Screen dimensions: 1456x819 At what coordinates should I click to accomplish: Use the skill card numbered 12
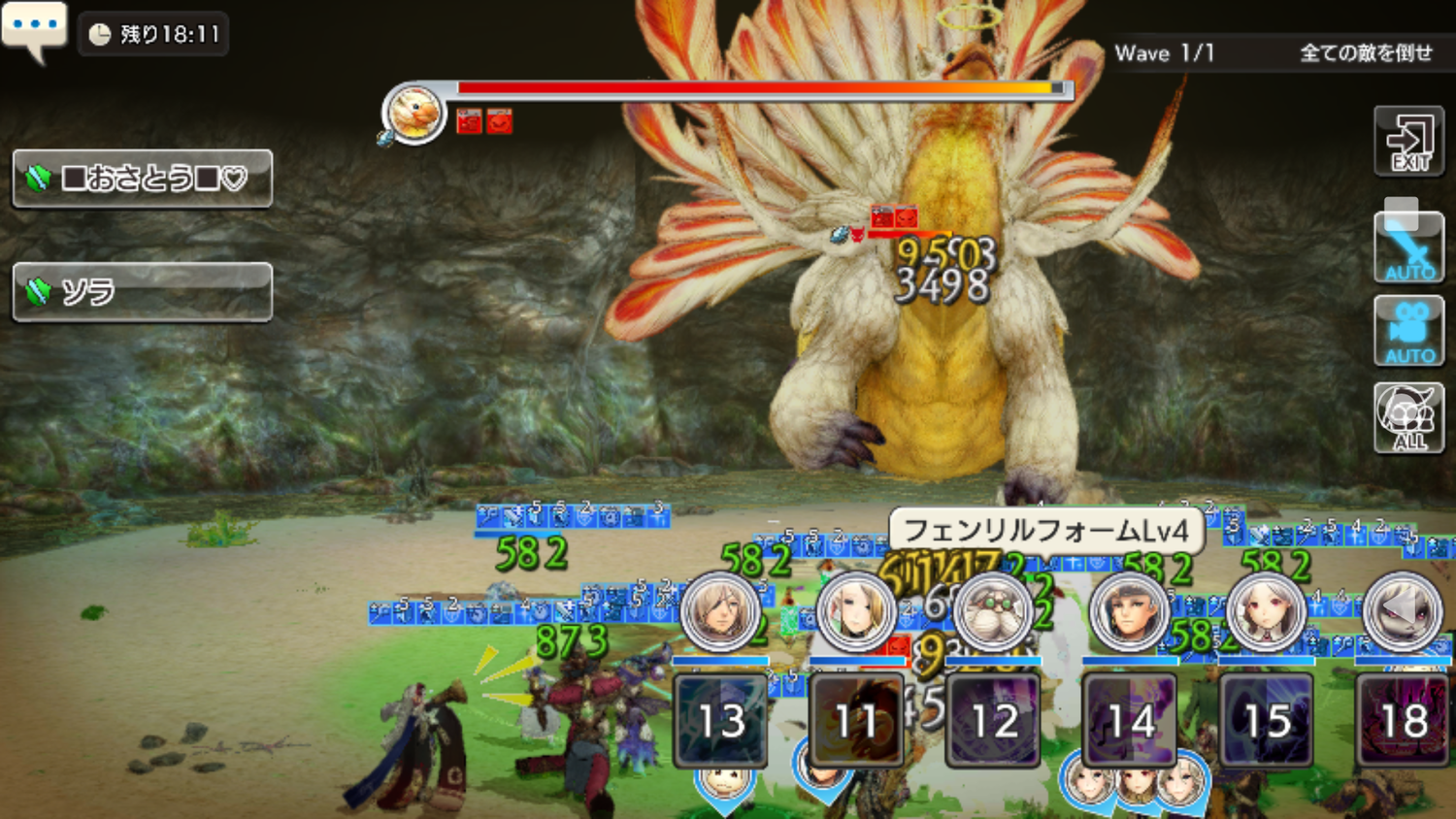pyautogui.click(x=993, y=720)
